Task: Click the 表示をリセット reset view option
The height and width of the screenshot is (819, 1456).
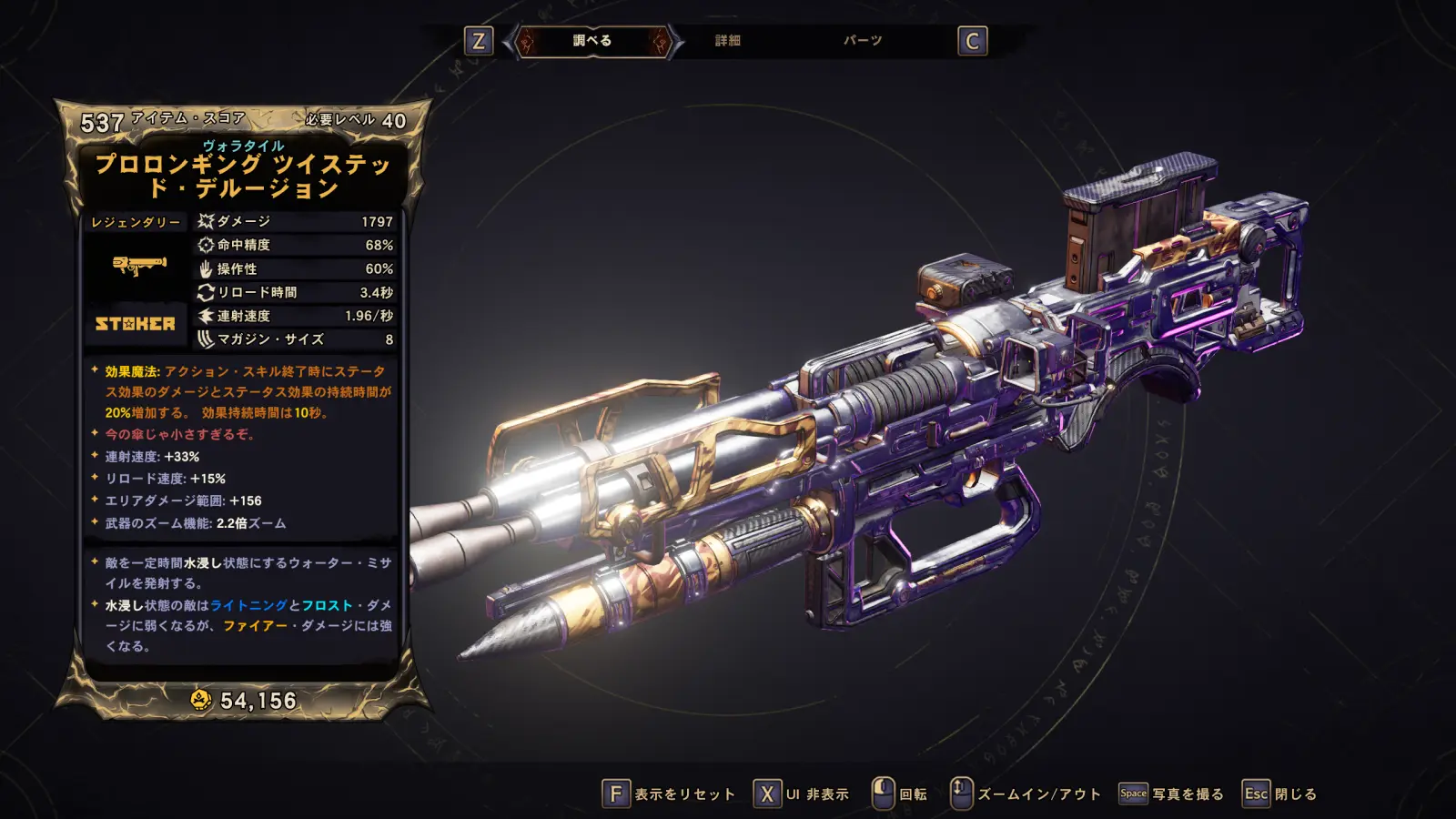Action: click(669, 794)
